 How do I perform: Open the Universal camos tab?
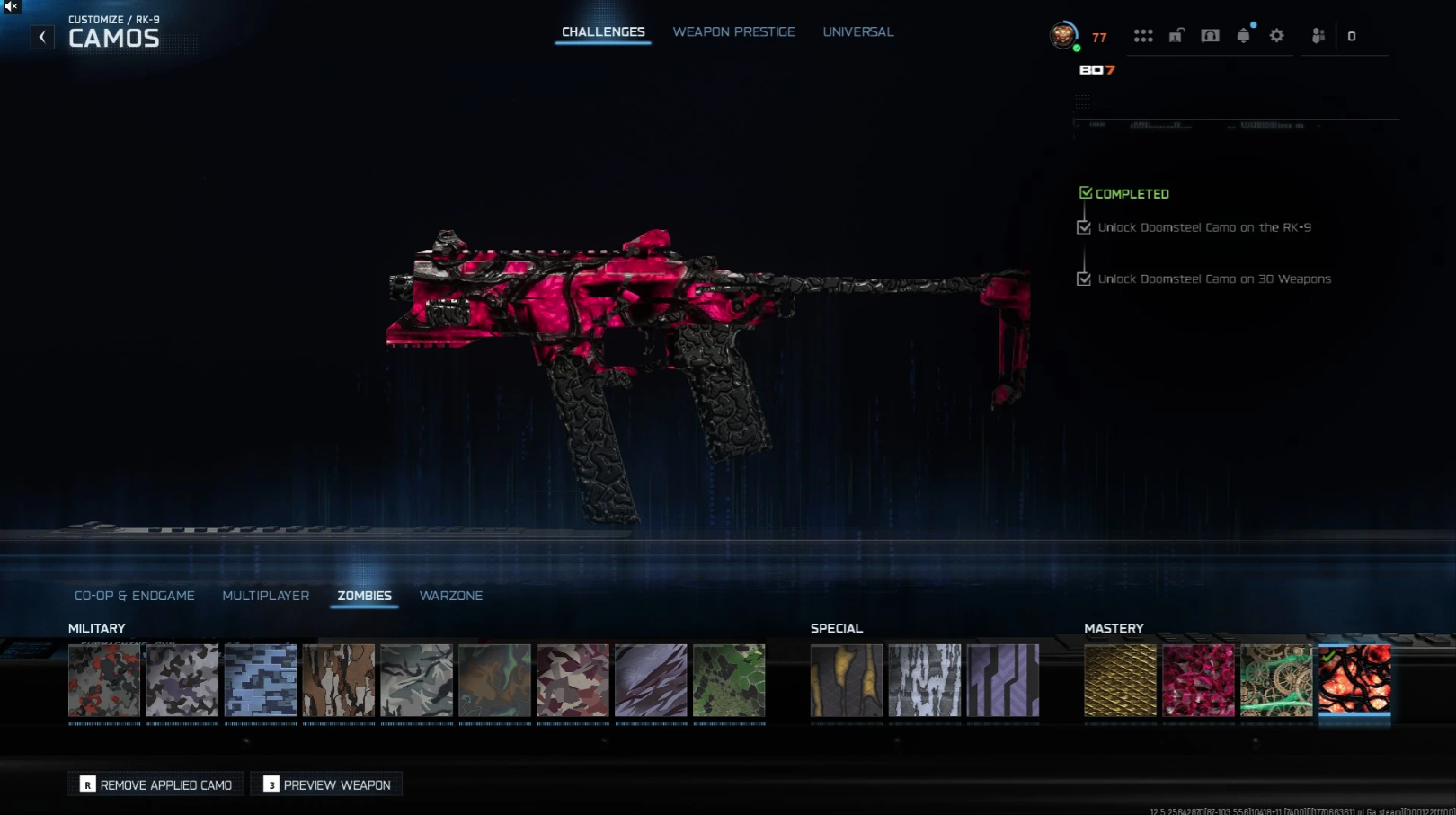coord(857,32)
